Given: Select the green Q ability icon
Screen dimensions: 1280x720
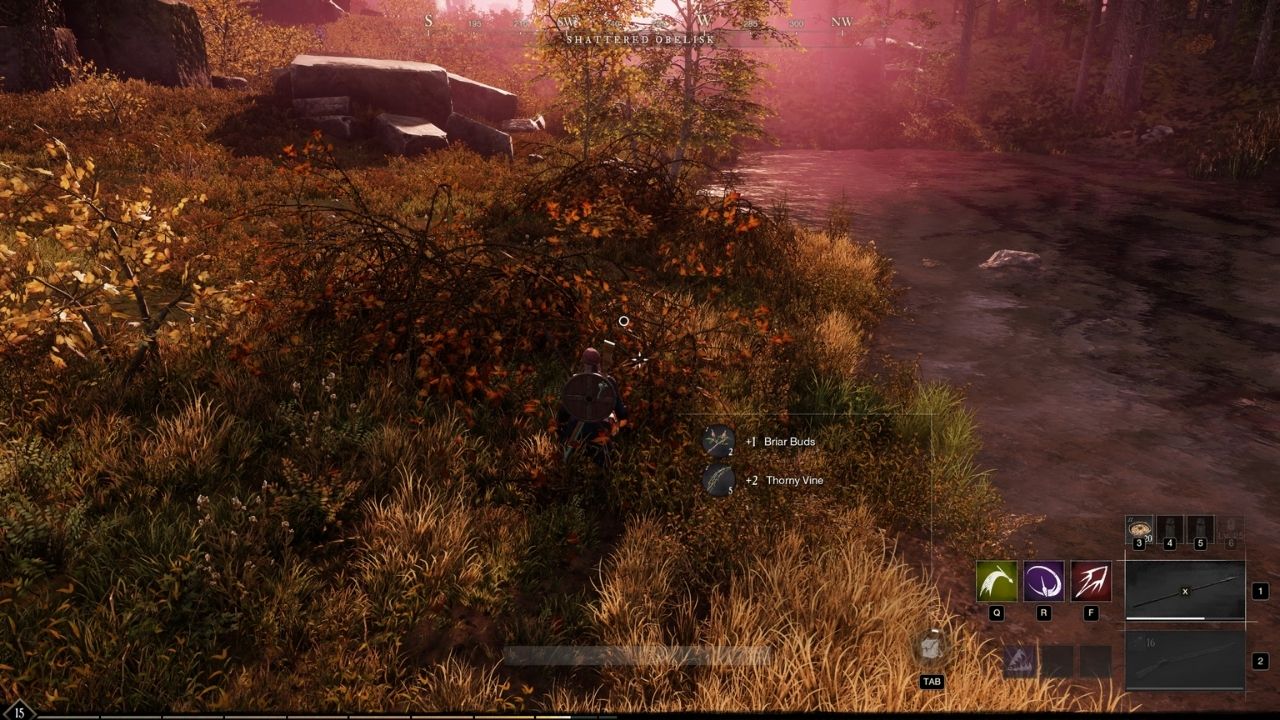Looking at the screenshot, I should coord(996,580).
